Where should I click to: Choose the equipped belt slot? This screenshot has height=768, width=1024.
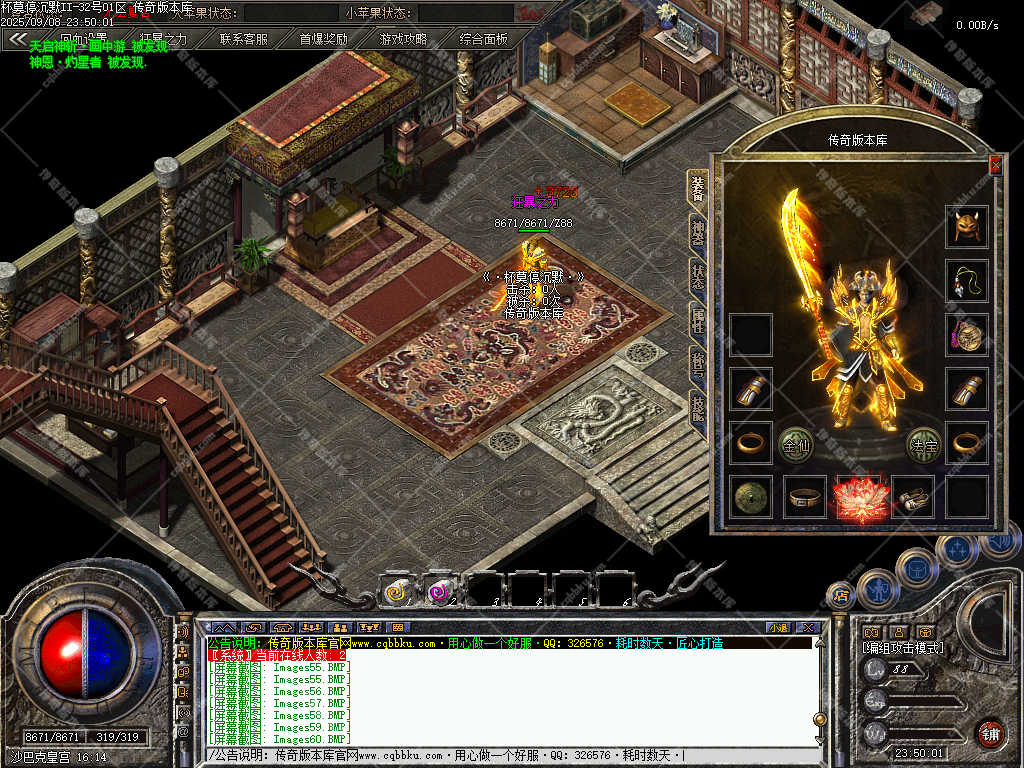(x=805, y=497)
